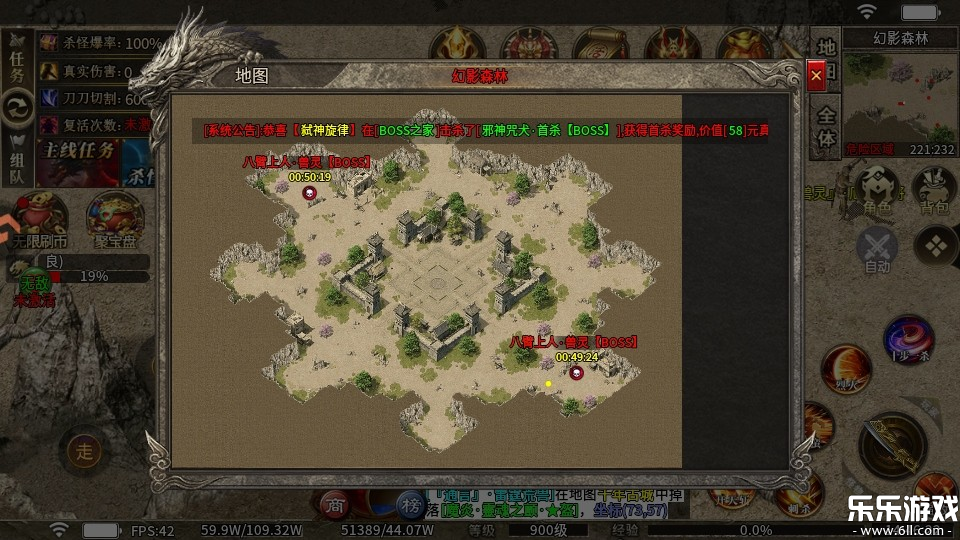Switch to the 地图 map tab

coord(826,59)
